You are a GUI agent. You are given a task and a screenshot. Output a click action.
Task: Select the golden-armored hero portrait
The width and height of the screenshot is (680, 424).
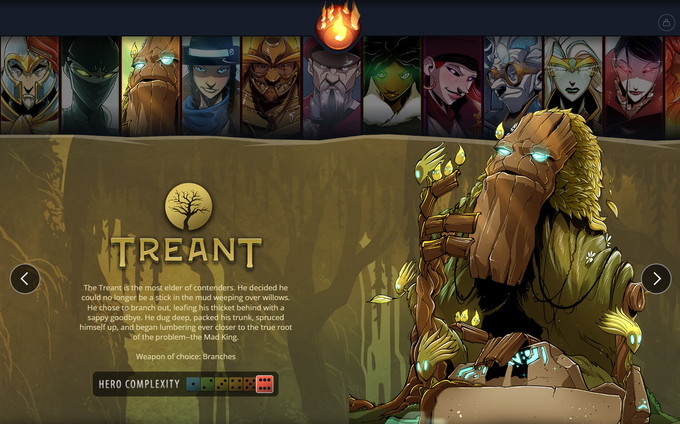(29, 86)
